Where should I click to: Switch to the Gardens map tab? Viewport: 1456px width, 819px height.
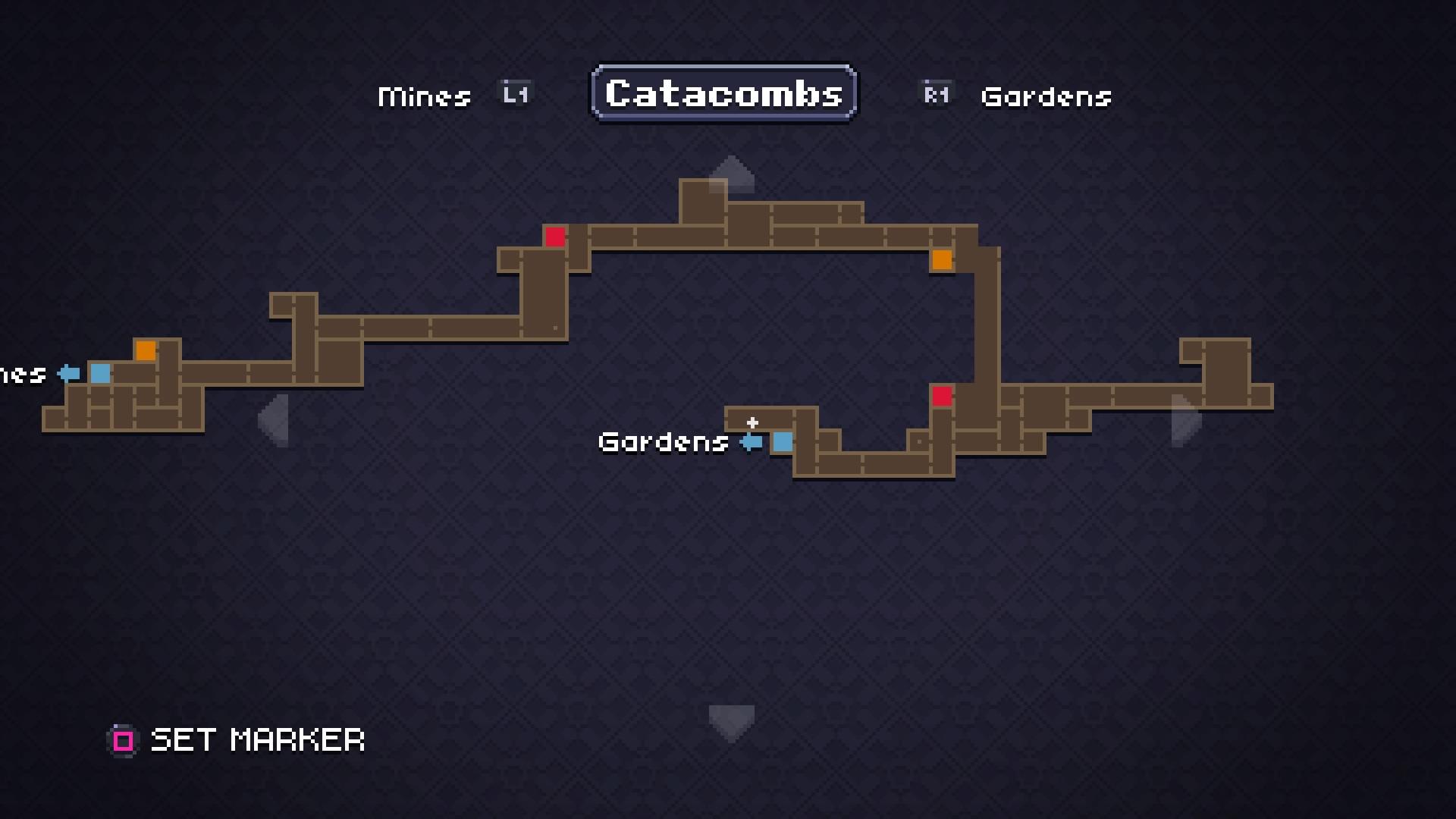[x=1046, y=96]
